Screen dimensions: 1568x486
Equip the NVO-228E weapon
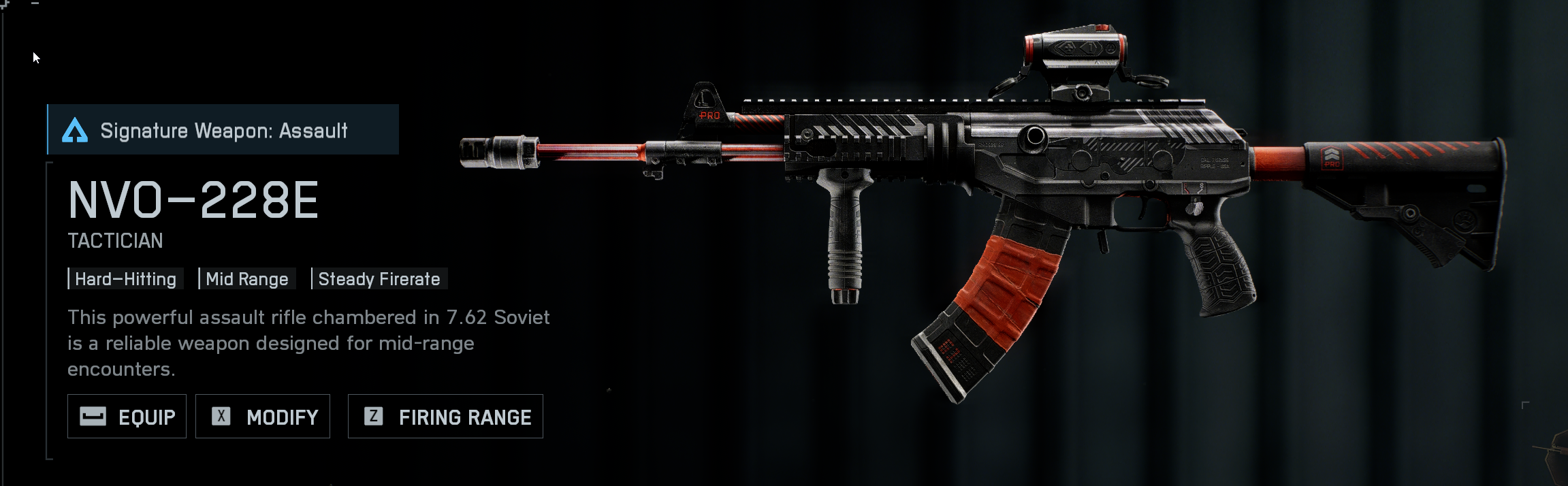127,417
